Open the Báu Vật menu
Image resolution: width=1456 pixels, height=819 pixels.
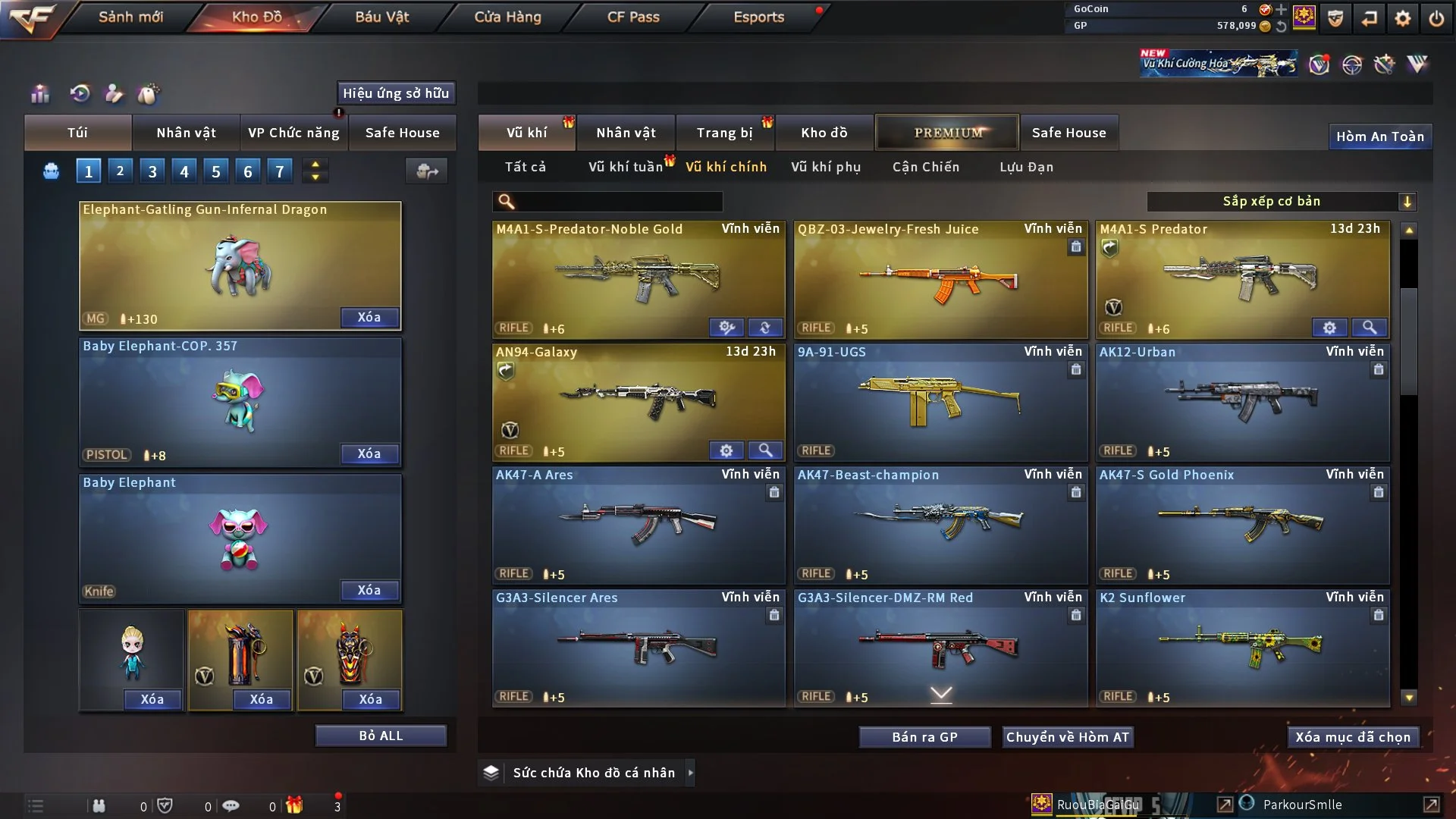pyautogui.click(x=381, y=17)
